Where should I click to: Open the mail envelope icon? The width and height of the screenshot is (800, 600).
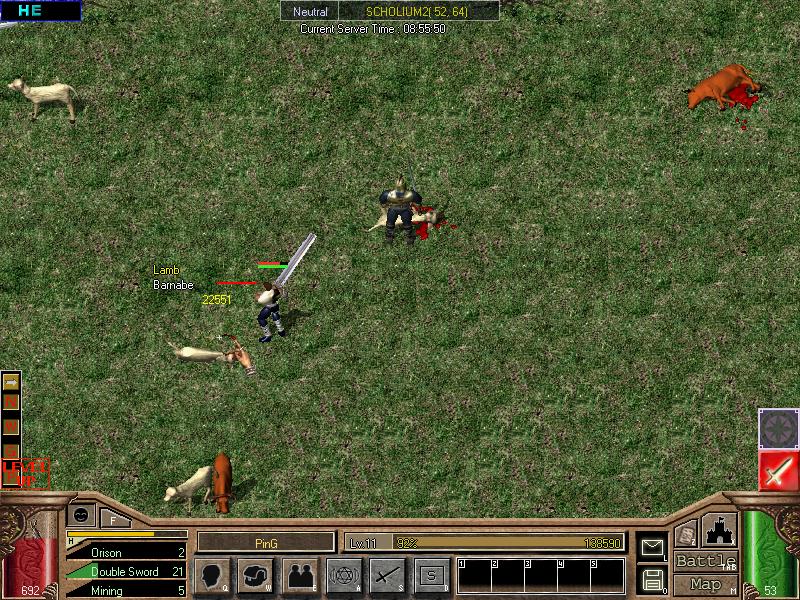652,547
